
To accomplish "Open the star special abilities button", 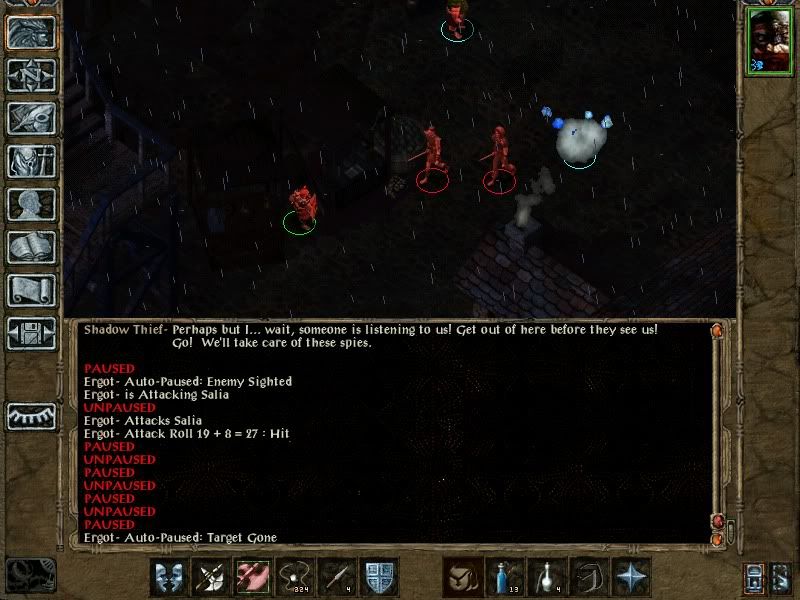I will click(x=631, y=577).
